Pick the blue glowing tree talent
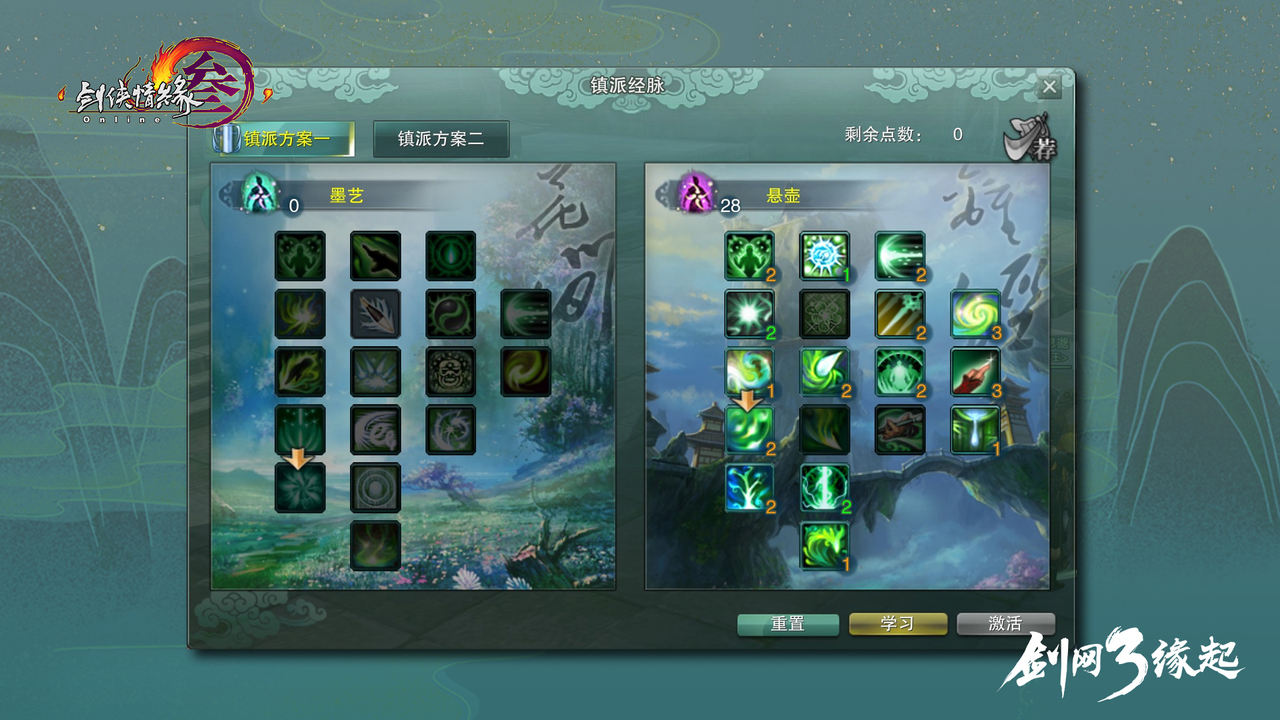 (x=750, y=488)
